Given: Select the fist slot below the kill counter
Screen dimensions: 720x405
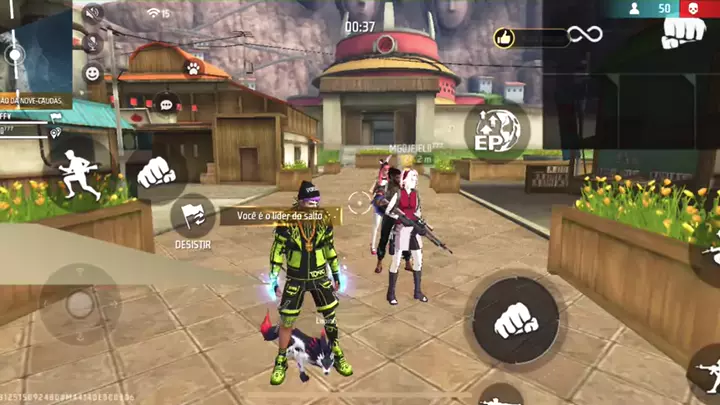Looking at the screenshot, I should click(684, 31).
